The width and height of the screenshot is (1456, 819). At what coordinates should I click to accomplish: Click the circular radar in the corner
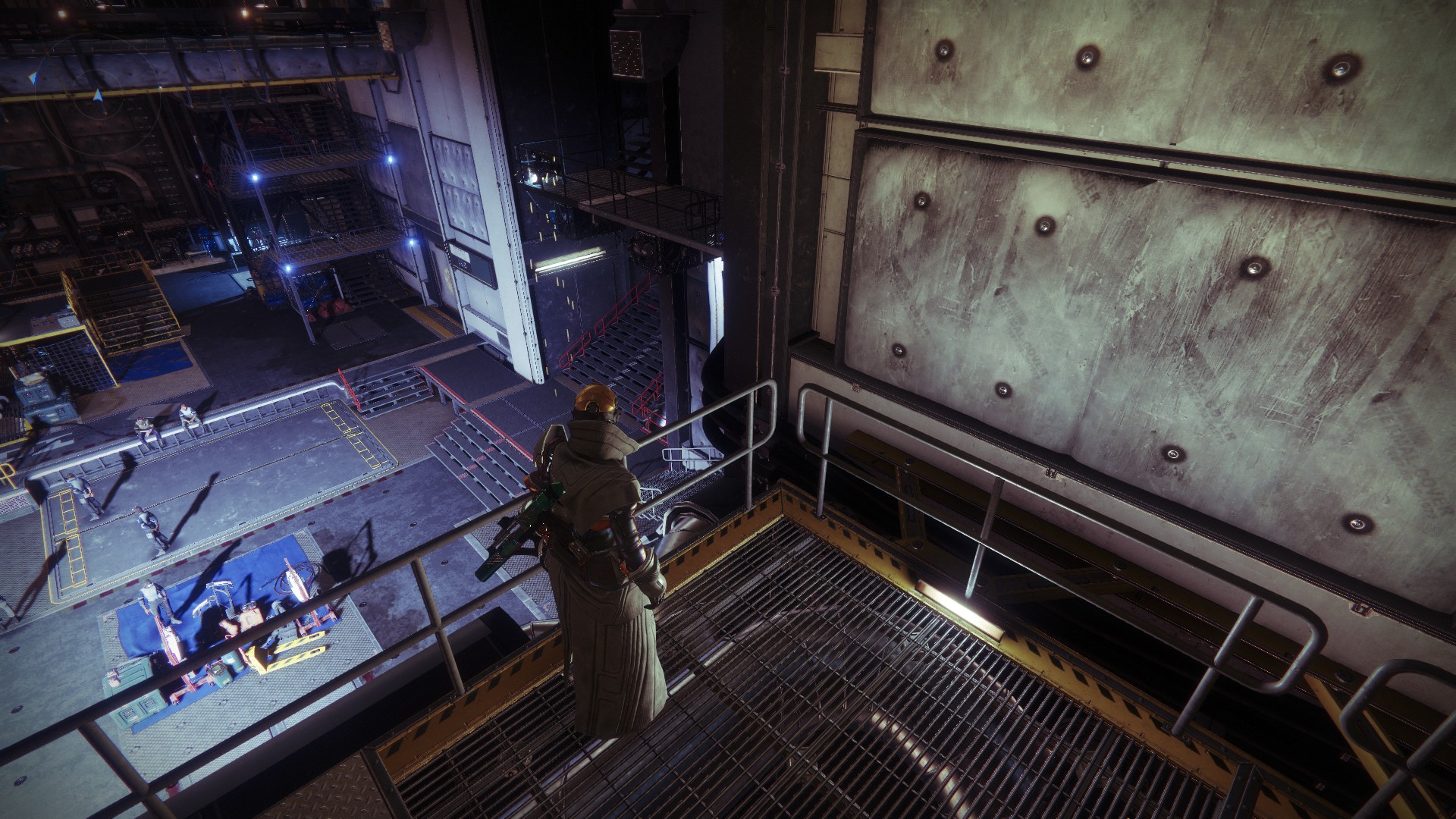pyautogui.click(x=97, y=96)
